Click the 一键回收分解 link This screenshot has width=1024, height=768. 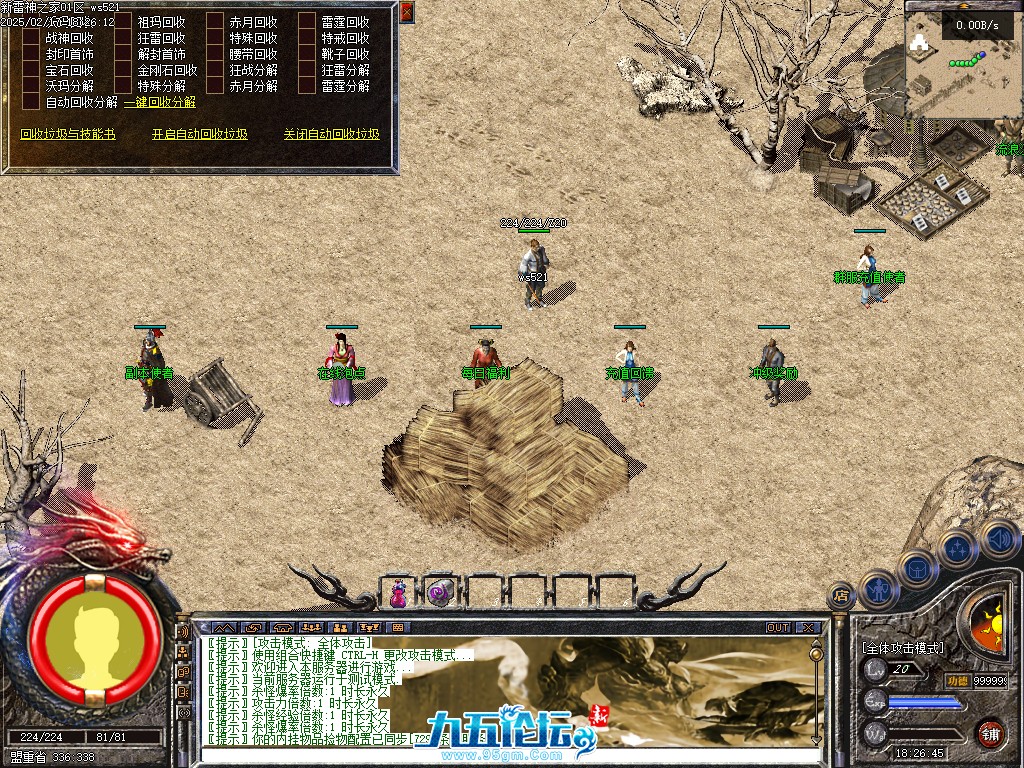click(160, 102)
